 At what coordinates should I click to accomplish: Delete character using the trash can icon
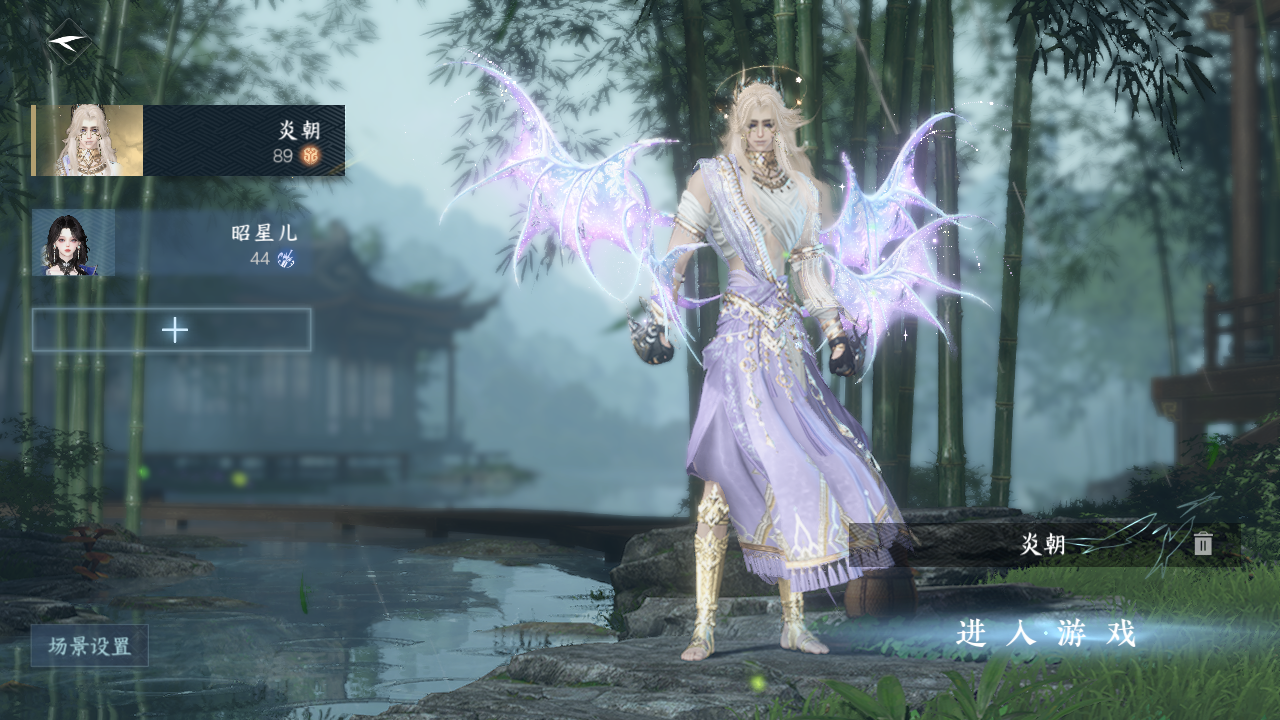(1203, 544)
